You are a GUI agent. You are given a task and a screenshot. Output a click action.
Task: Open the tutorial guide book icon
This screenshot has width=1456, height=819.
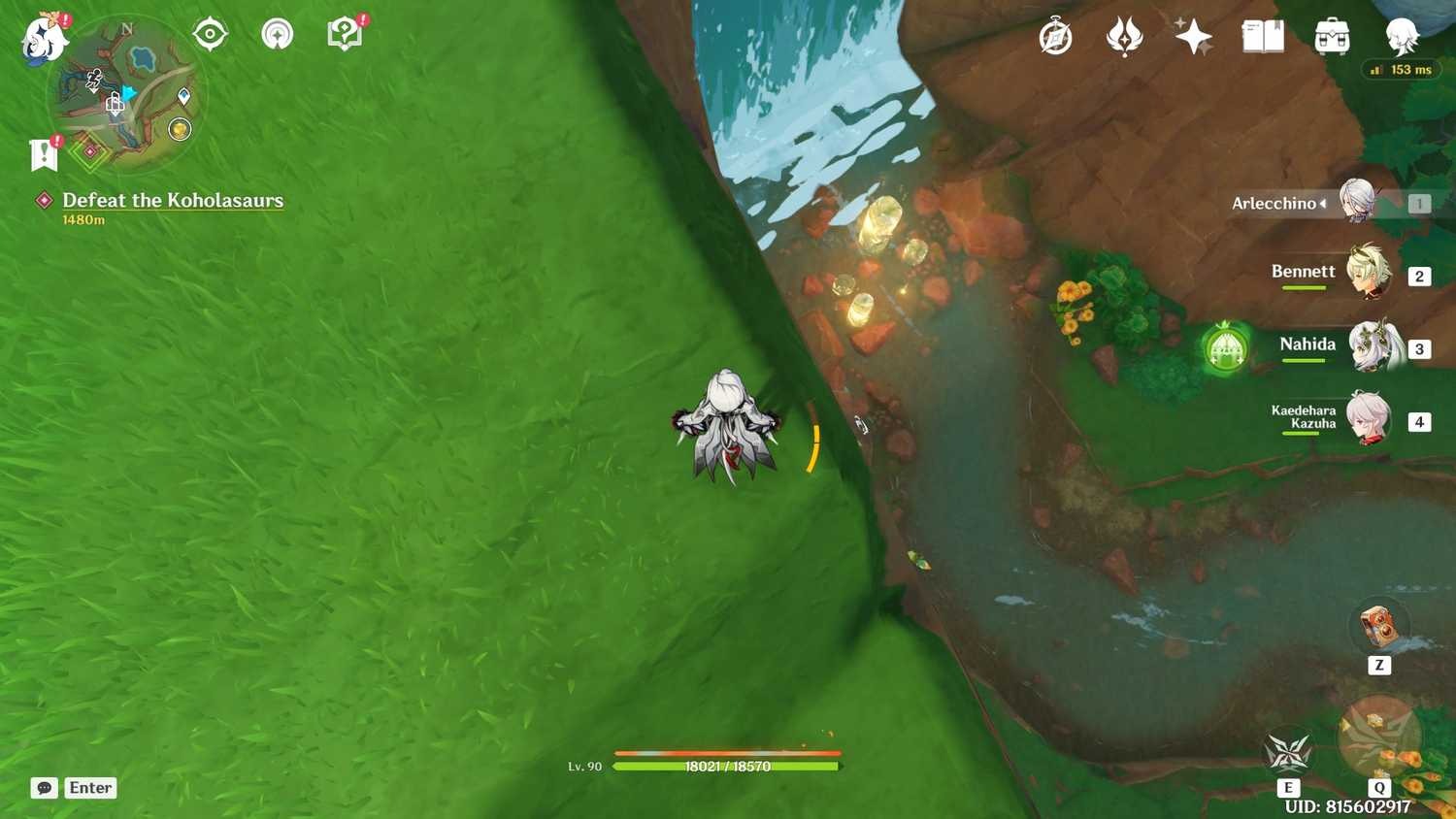click(x=345, y=32)
